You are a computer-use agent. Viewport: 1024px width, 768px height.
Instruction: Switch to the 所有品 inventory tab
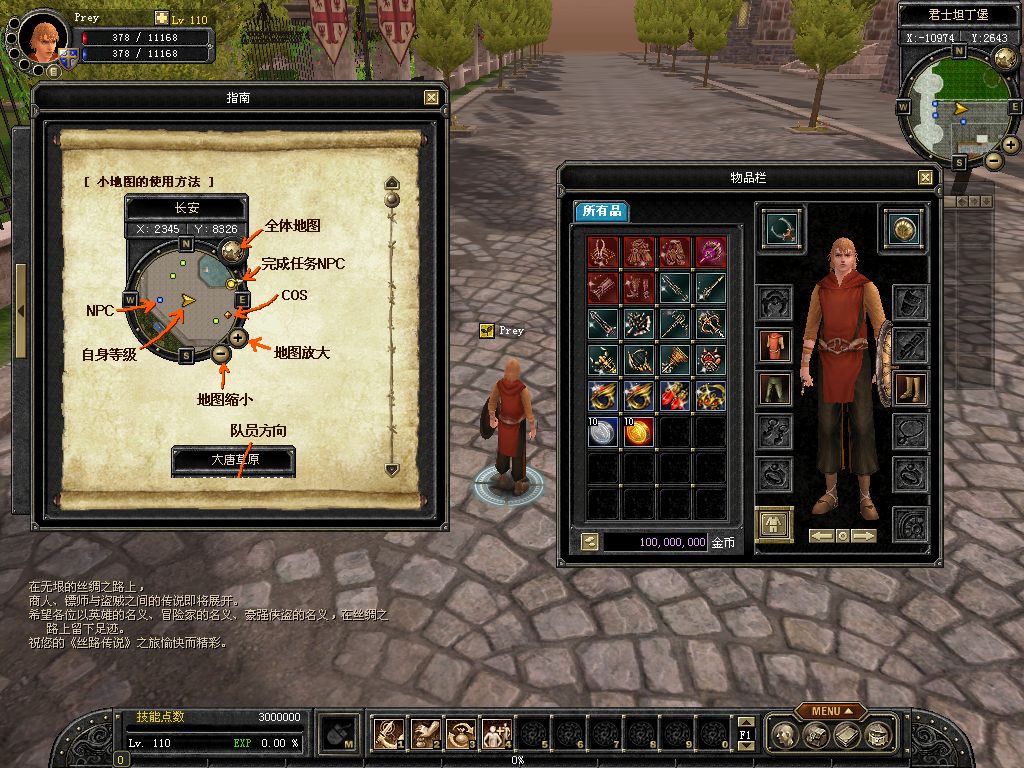(602, 211)
